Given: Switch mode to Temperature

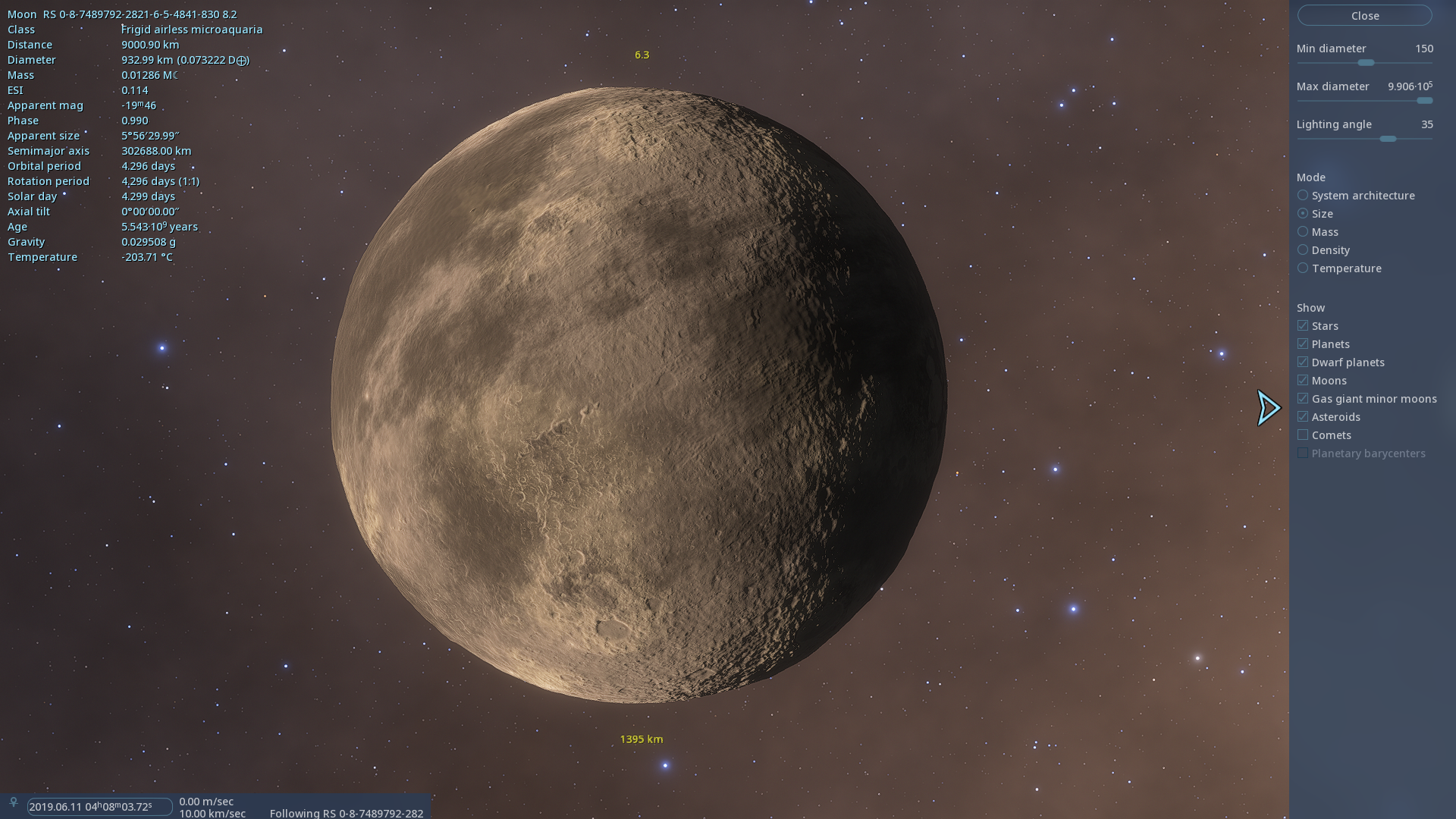Looking at the screenshot, I should (1303, 268).
